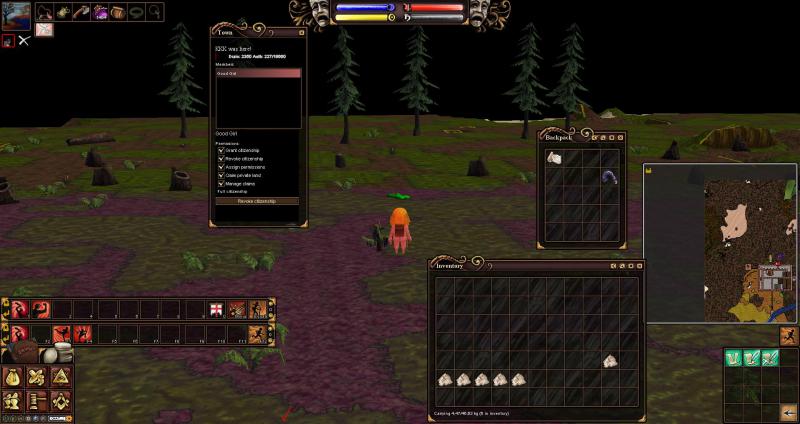Click the Revoke citizenship button
The image size is (800, 424).
point(258,201)
